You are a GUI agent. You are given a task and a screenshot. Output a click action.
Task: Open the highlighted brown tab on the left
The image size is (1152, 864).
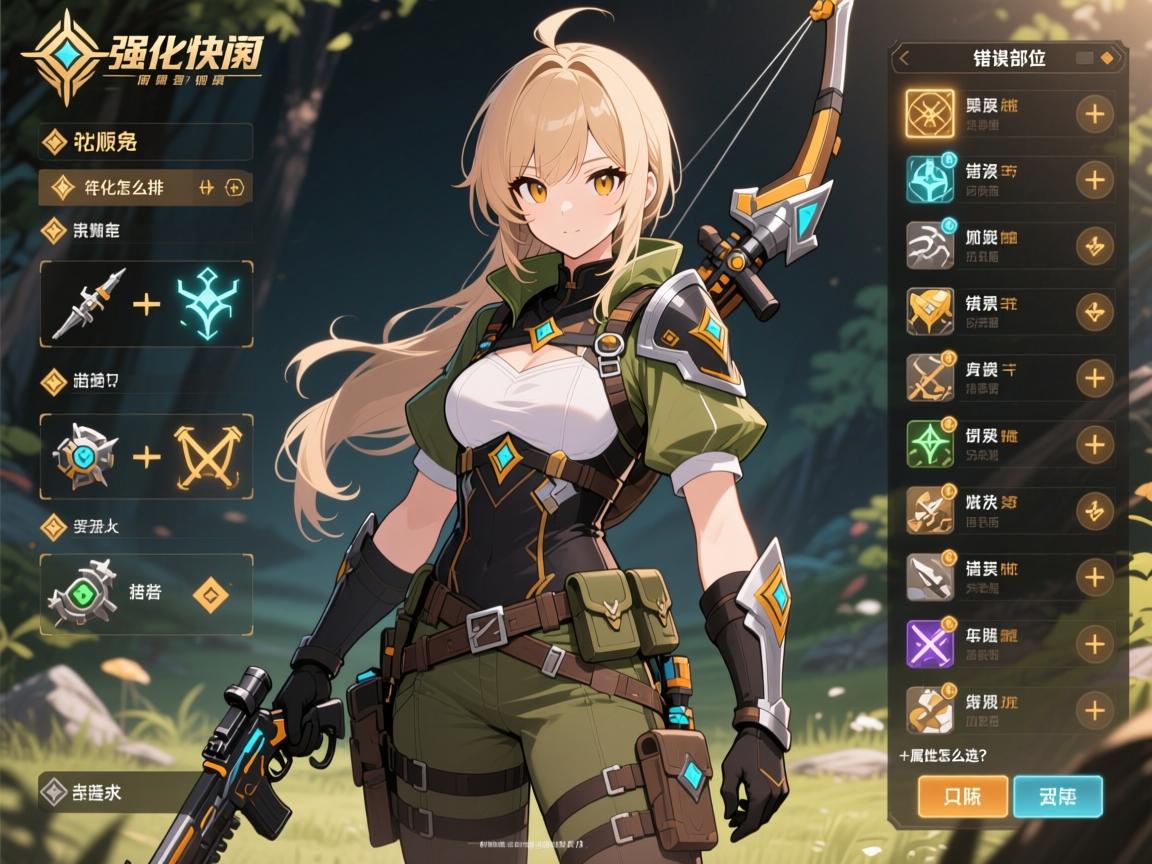(x=145, y=186)
